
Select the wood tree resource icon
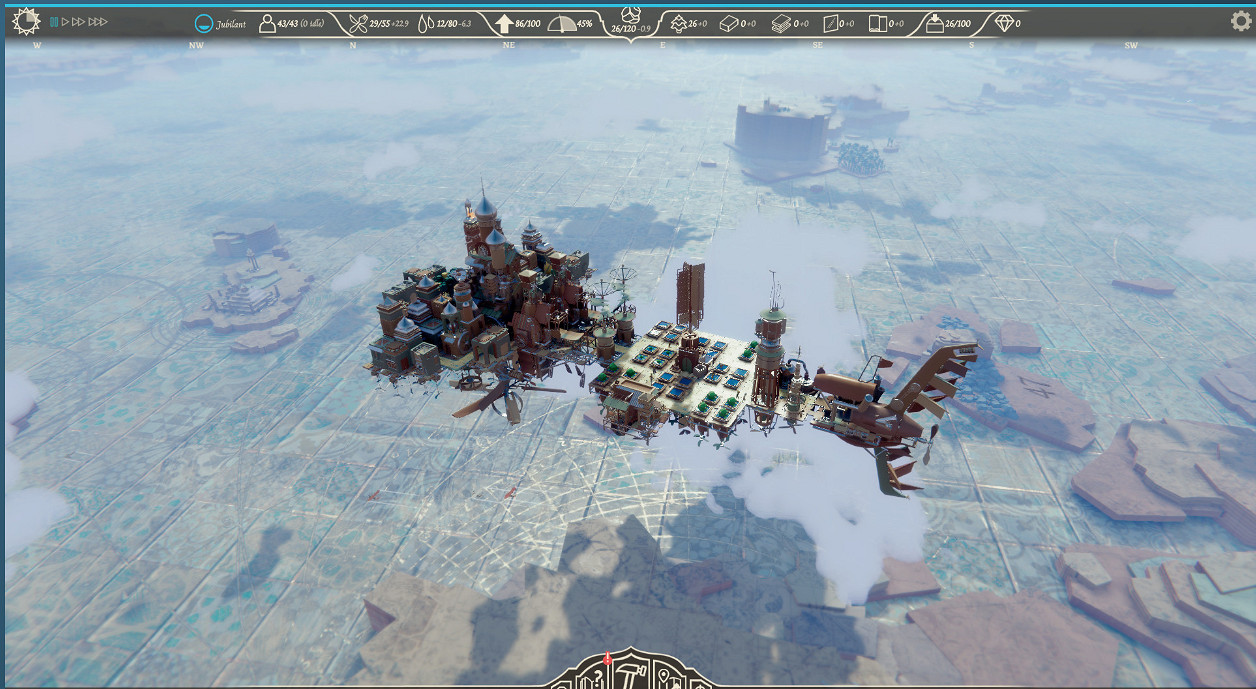pos(677,23)
